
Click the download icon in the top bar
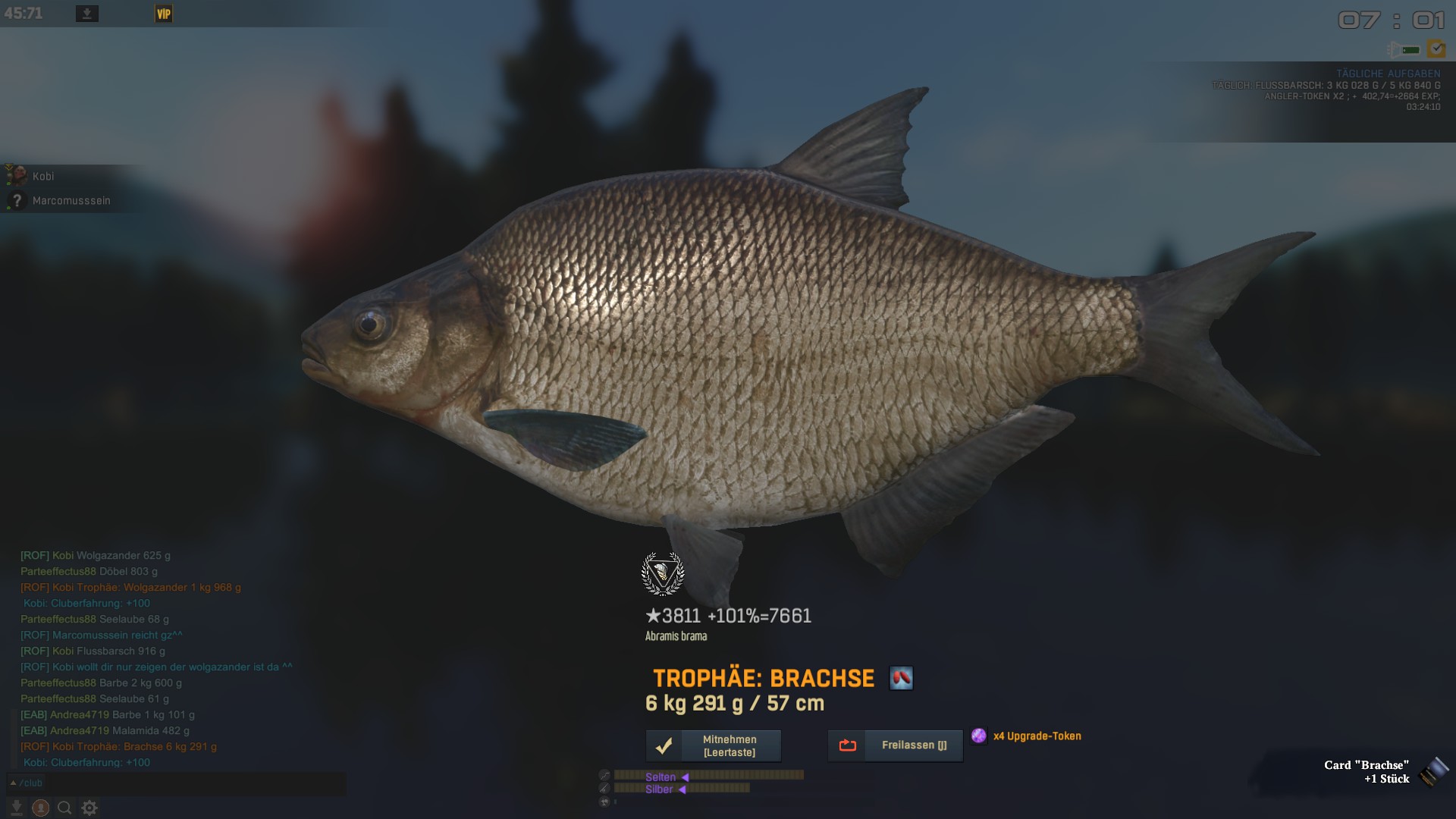tap(87, 14)
